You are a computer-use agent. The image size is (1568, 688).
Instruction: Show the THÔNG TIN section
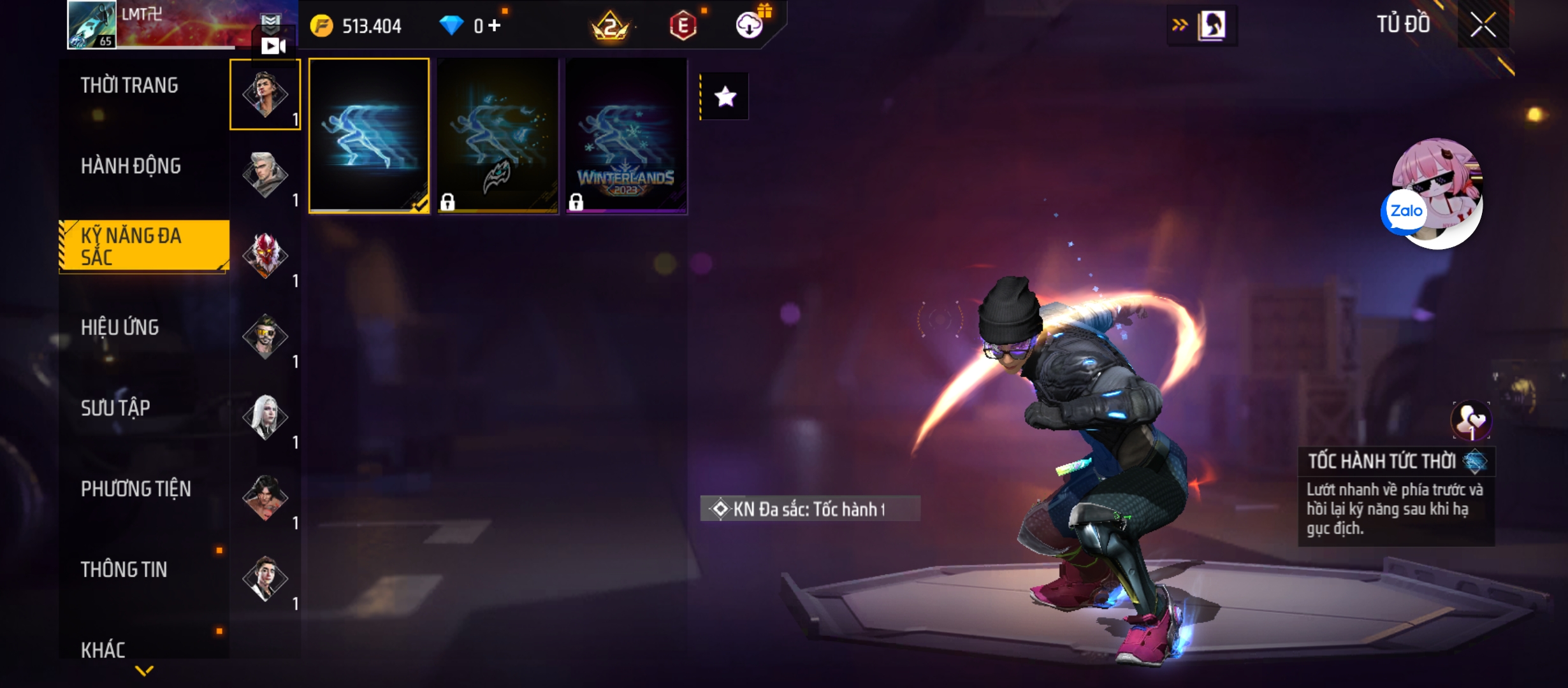click(x=124, y=570)
